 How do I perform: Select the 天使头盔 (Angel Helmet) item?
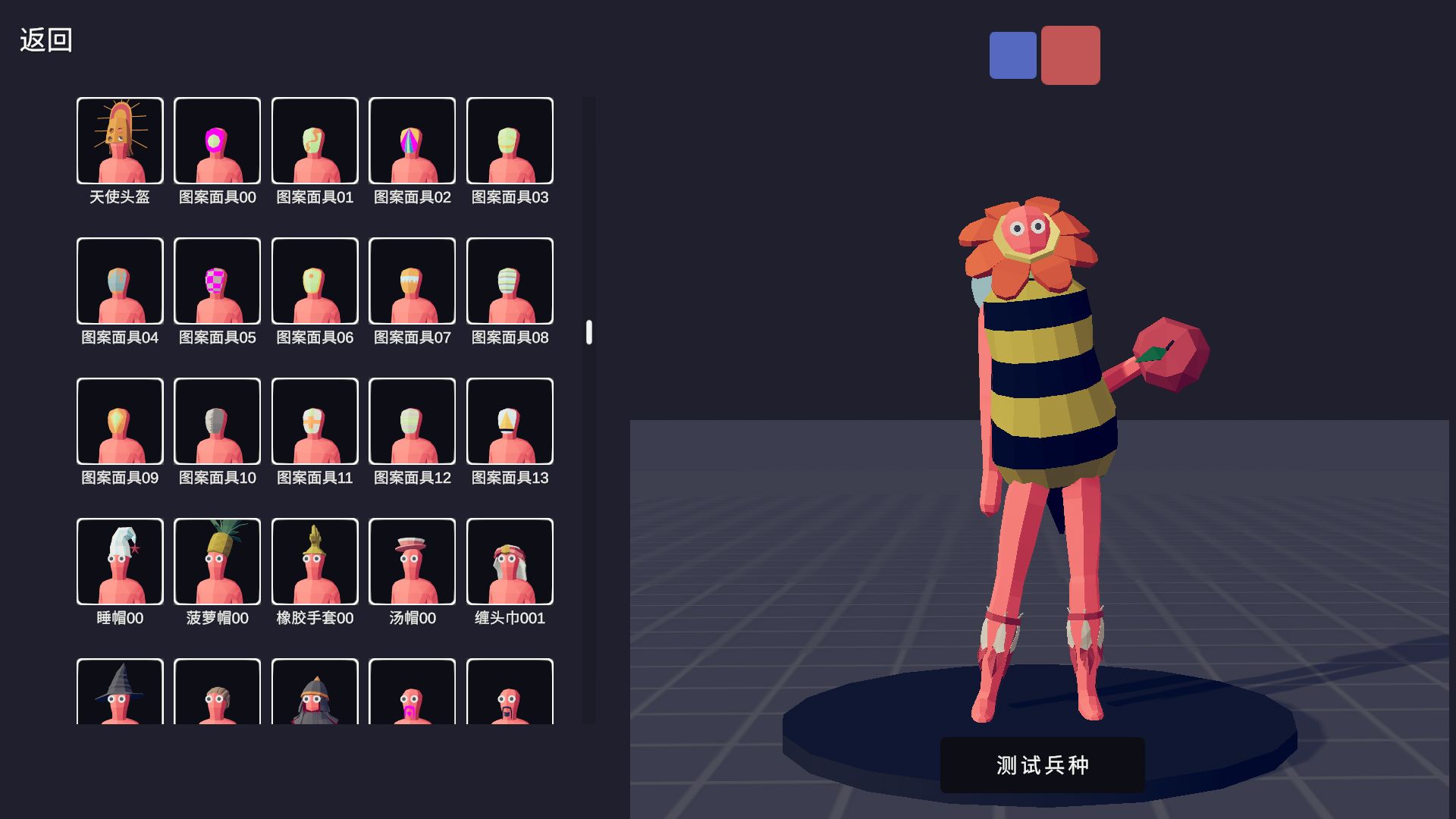(119, 140)
